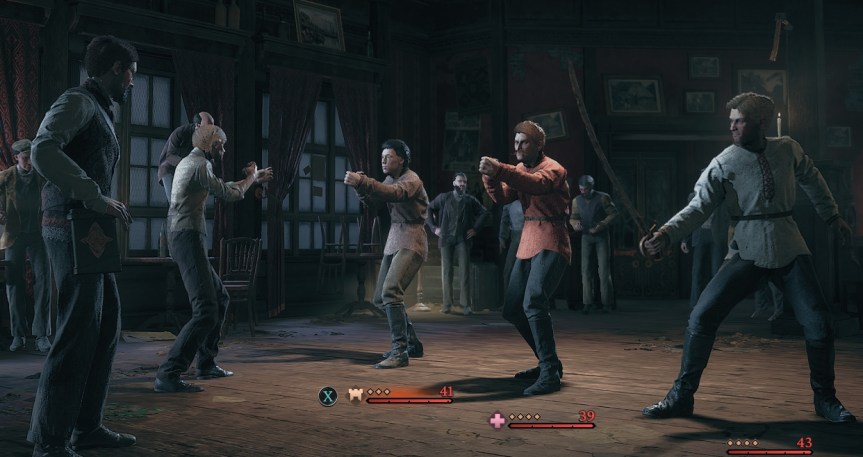Select the pink cross healer icon on the 39-health enemy
This screenshot has width=863, height=457.
(x=497, y=420)
